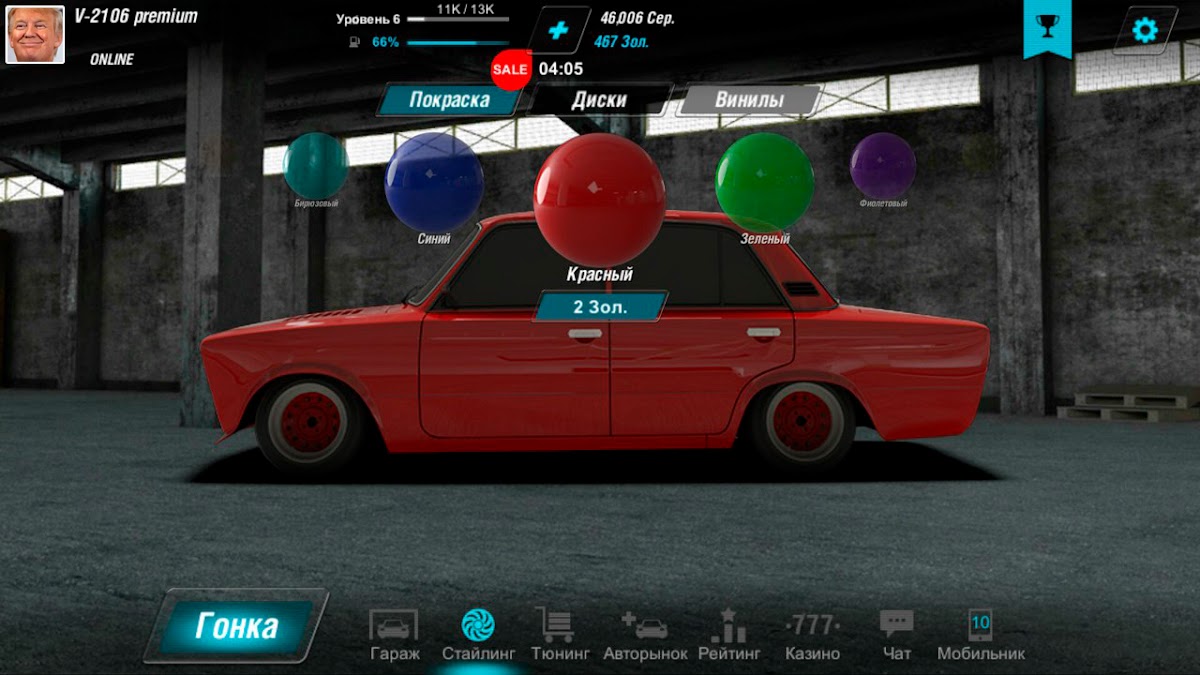This screenshot has height=675, width=1200.
Task: Add currency with the plus button
Action: click(558, 31)
